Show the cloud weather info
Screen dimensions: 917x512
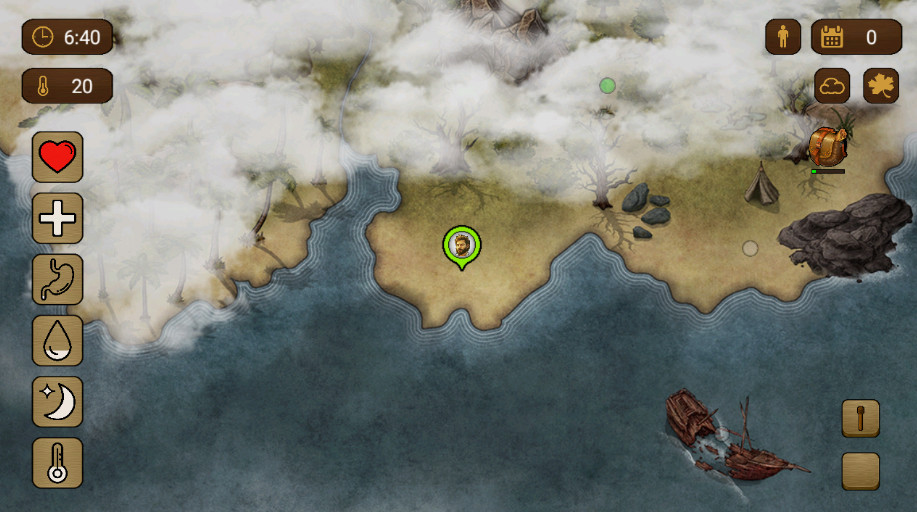click(832, 86)
